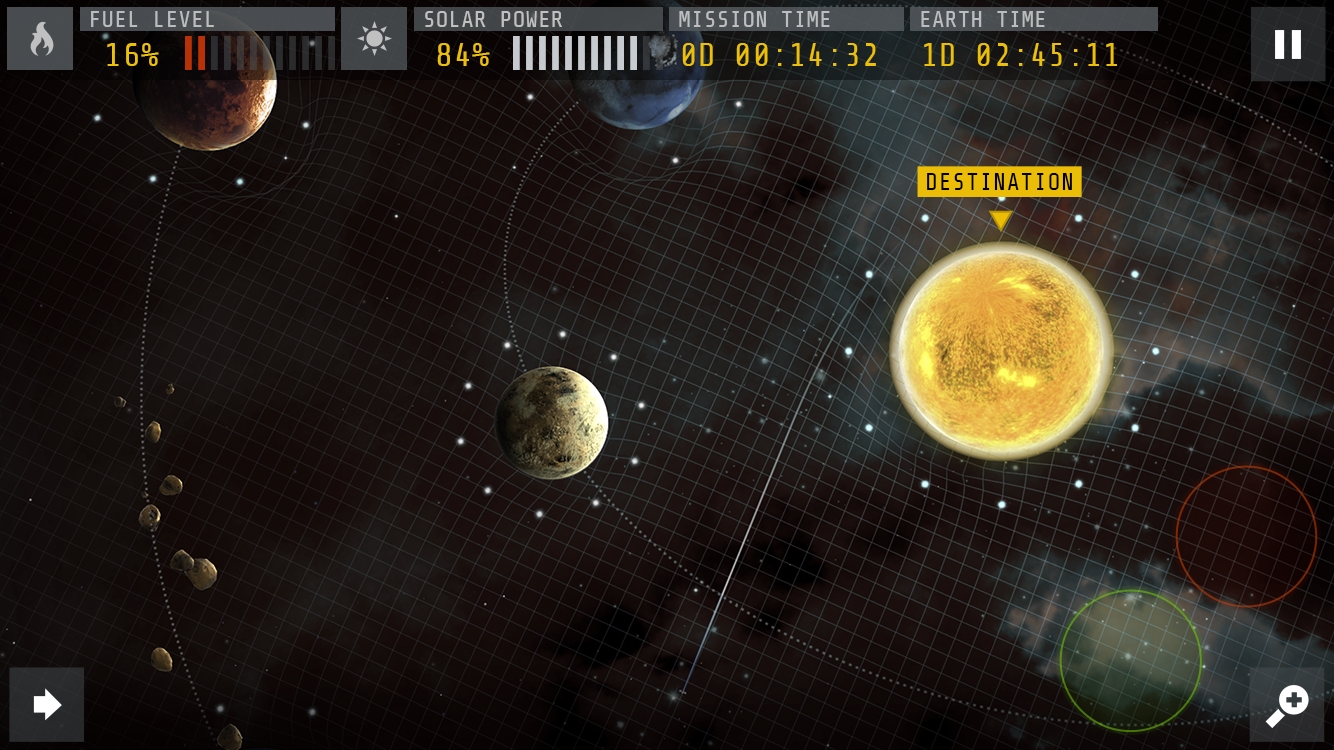Select the yellow DESTINATION marker
The width and height of the screenshot is (1334, 750).
tap(999, 182)
